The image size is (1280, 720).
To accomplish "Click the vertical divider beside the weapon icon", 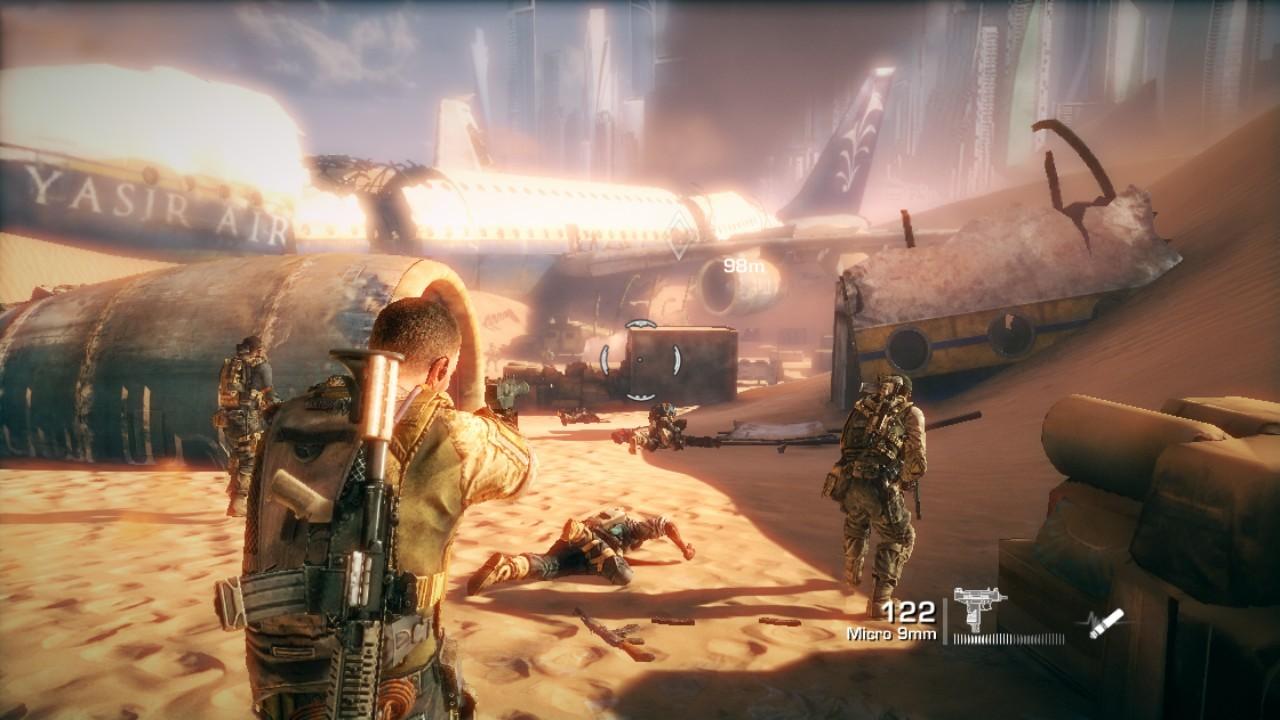I will pyautogui.click(x=946, y=620).
